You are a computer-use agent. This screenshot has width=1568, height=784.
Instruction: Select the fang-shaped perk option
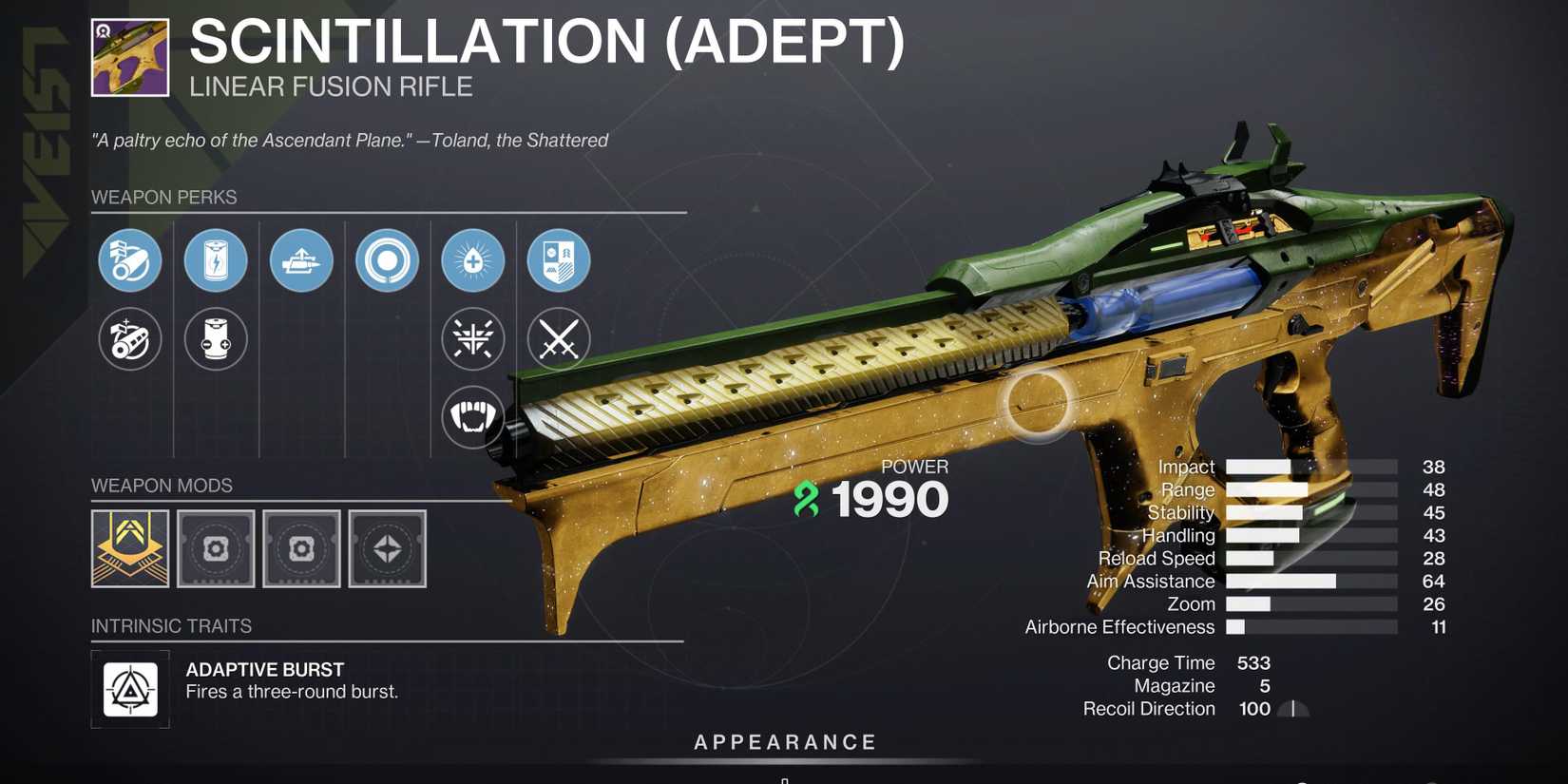point(472,416)
